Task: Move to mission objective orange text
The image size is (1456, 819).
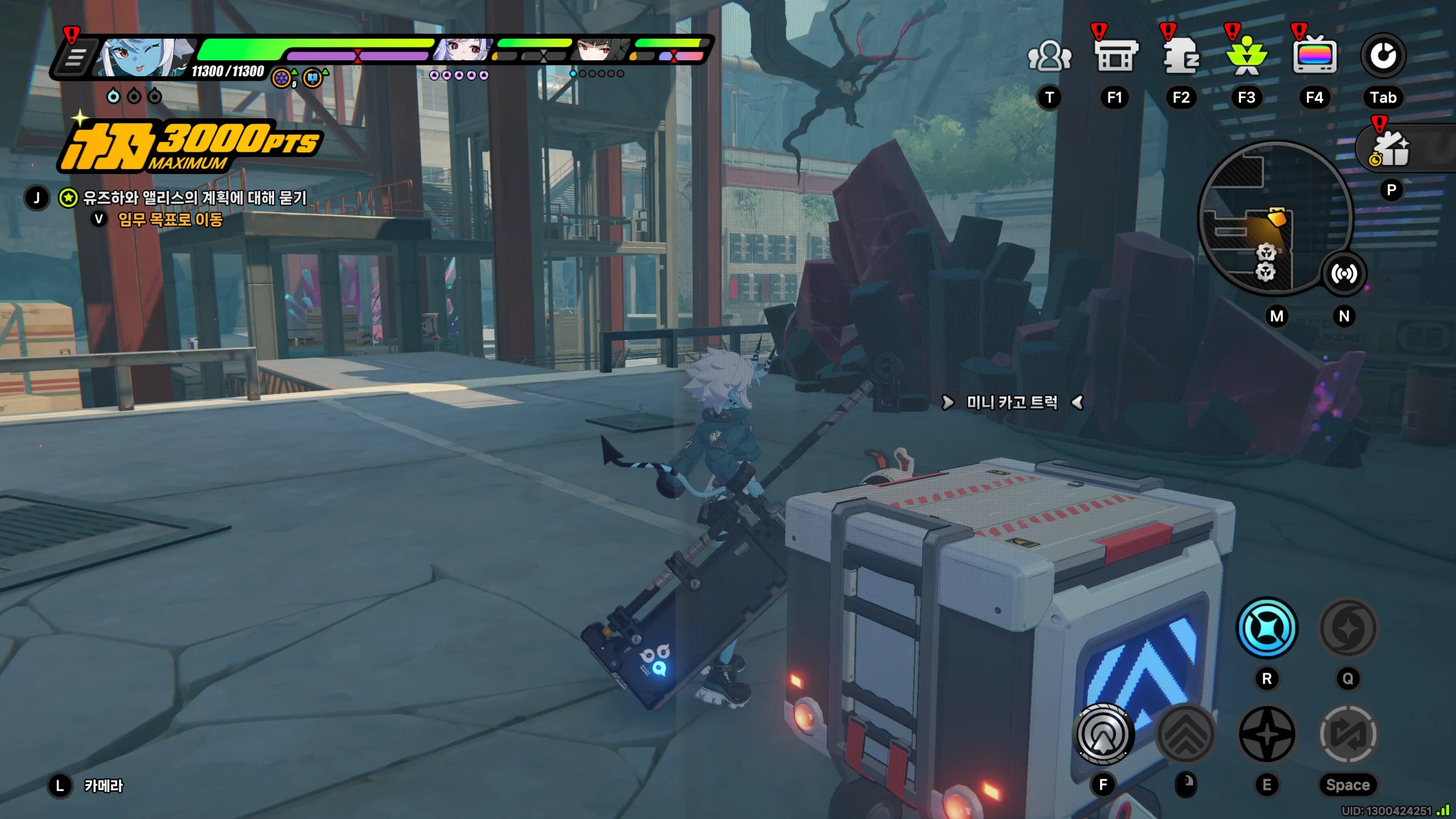Action: [x=170, y=220]
